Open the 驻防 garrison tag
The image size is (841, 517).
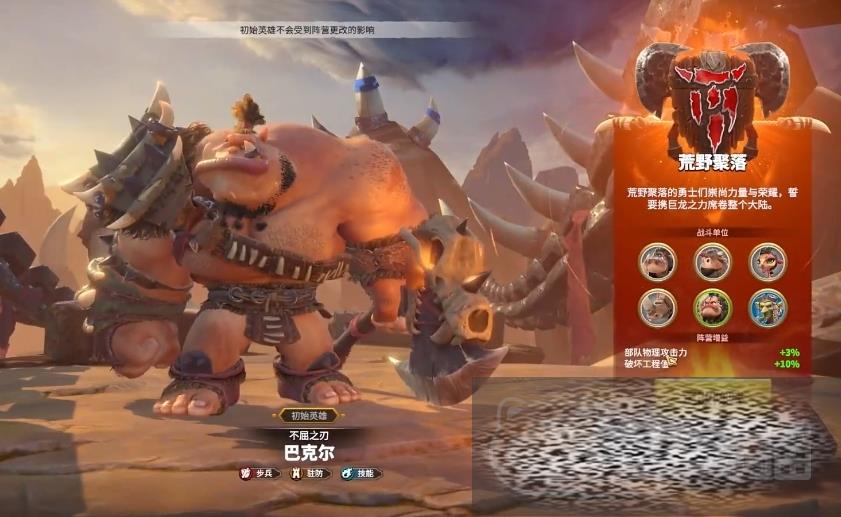(x=309, y=473)
